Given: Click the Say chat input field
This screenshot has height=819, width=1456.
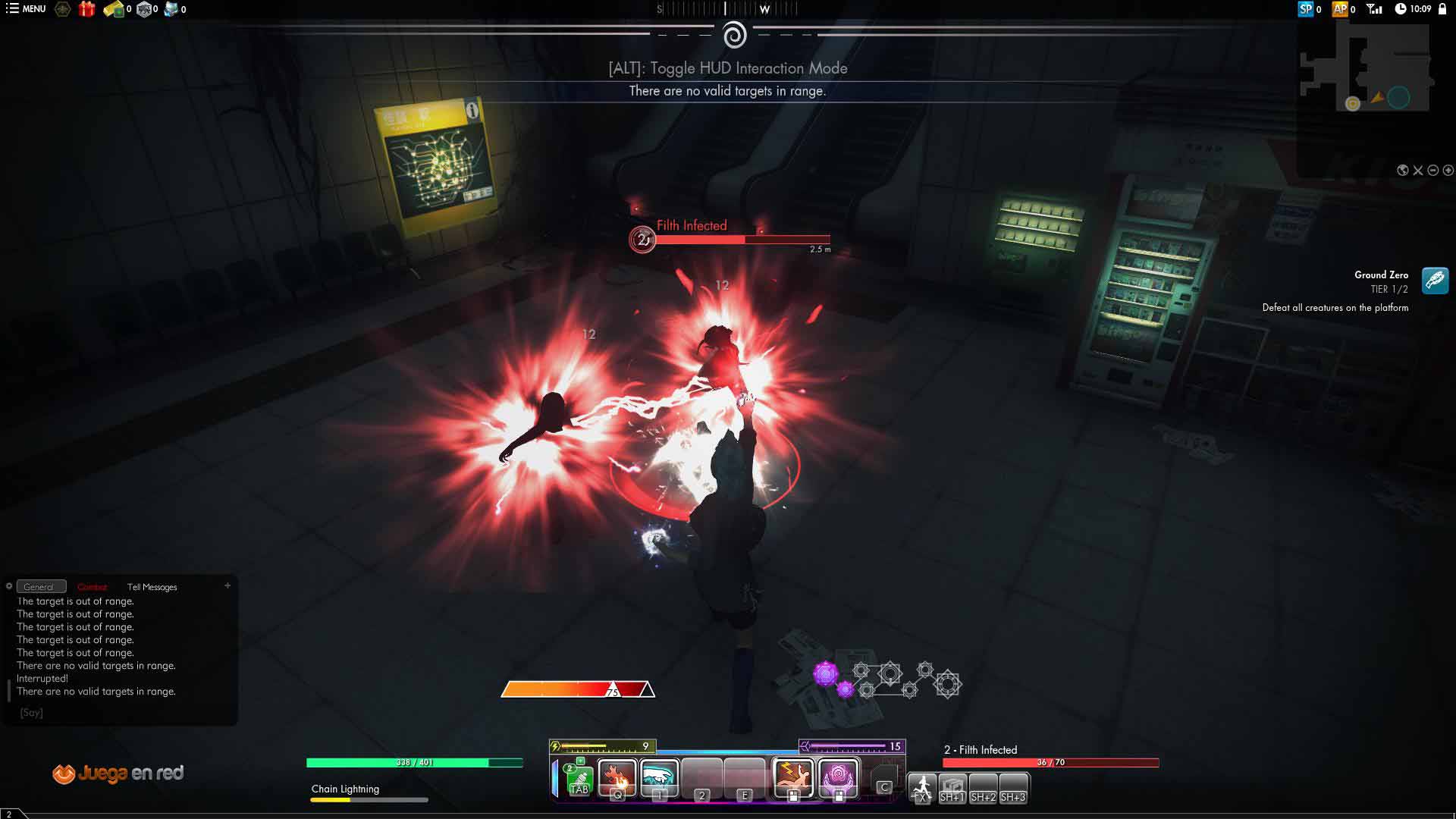Looking at the screenshot, I should (x=121, y=713).
